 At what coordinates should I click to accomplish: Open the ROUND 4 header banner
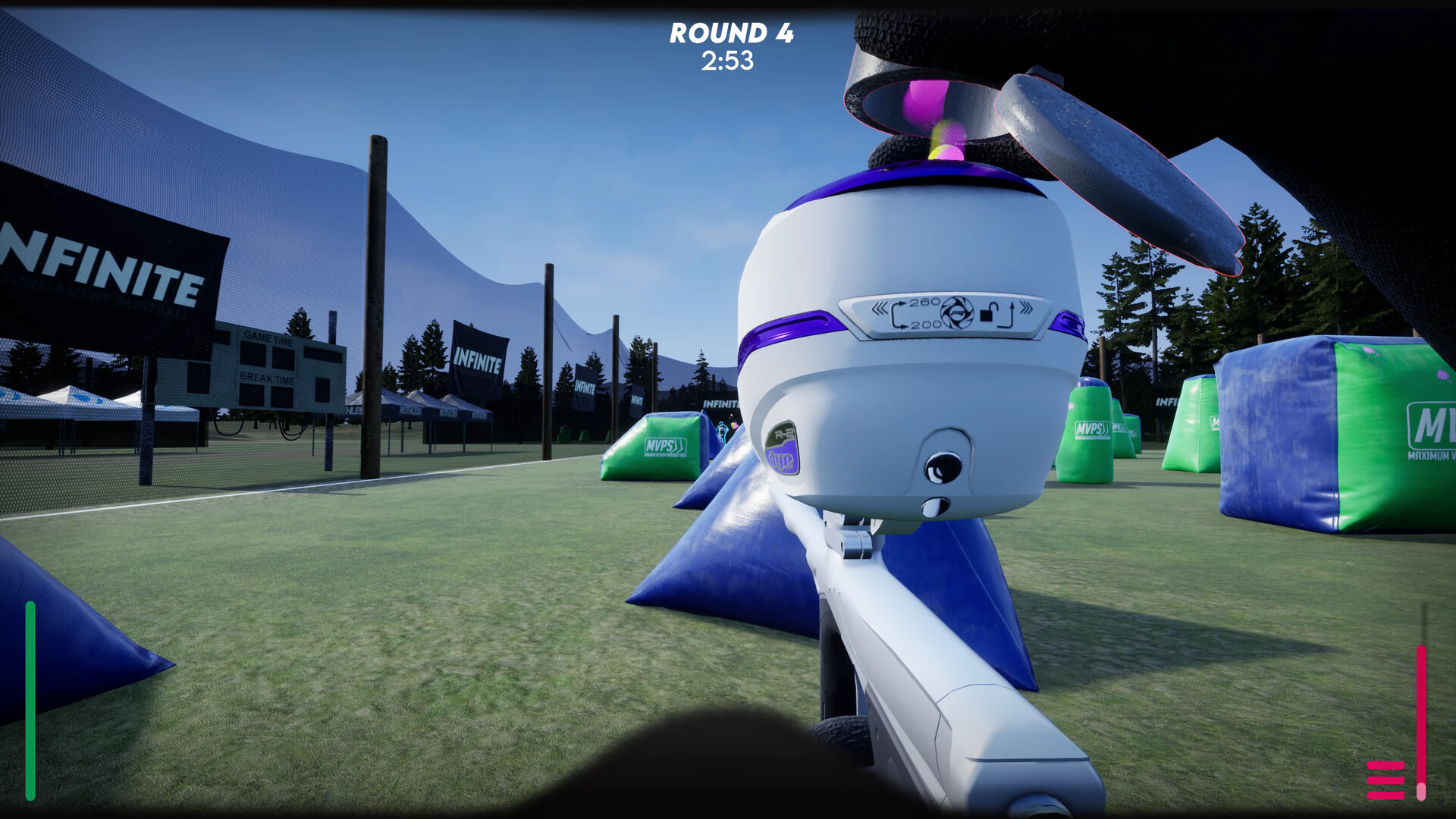point(730,32)
